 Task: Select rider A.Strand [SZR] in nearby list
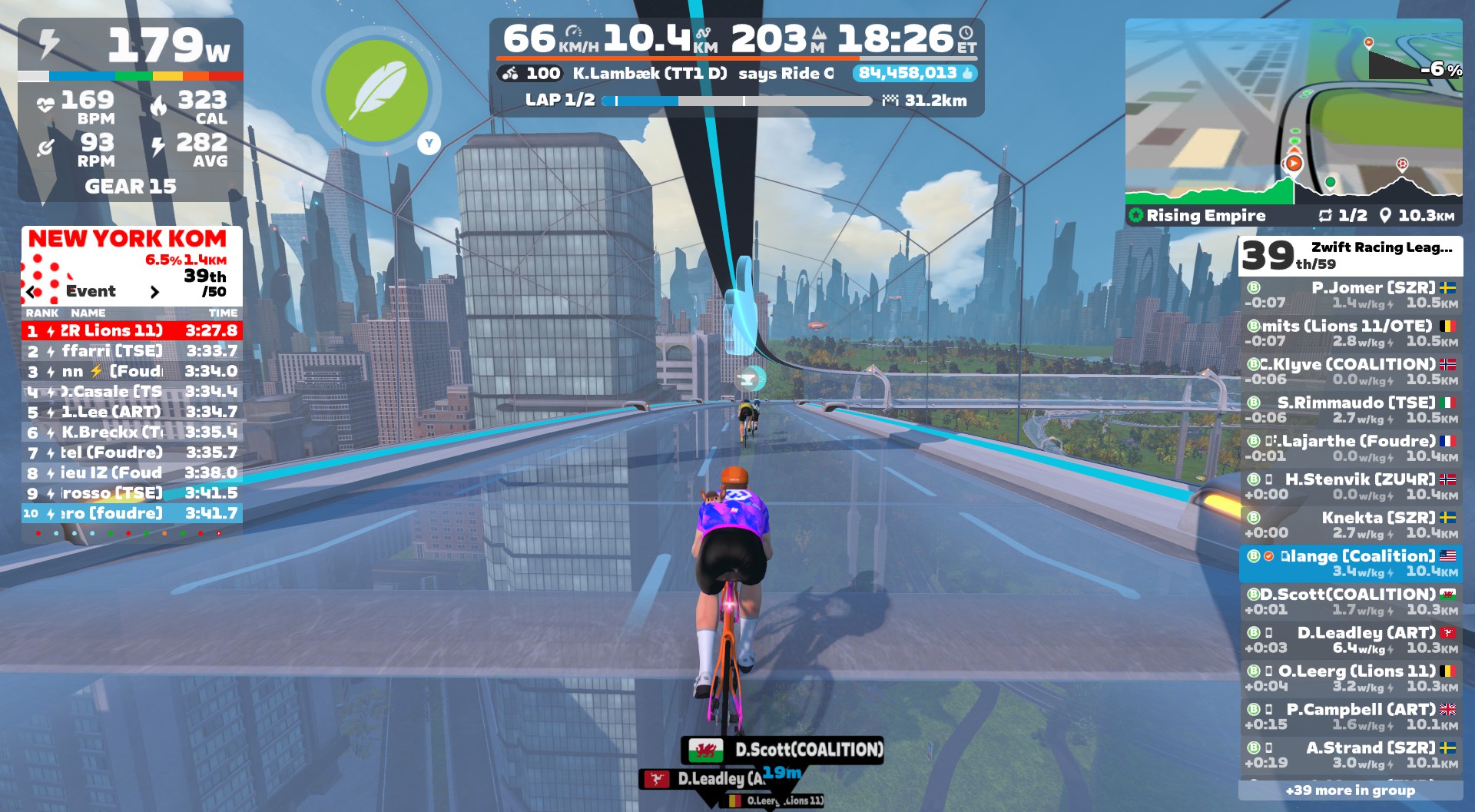[1351, 755]
